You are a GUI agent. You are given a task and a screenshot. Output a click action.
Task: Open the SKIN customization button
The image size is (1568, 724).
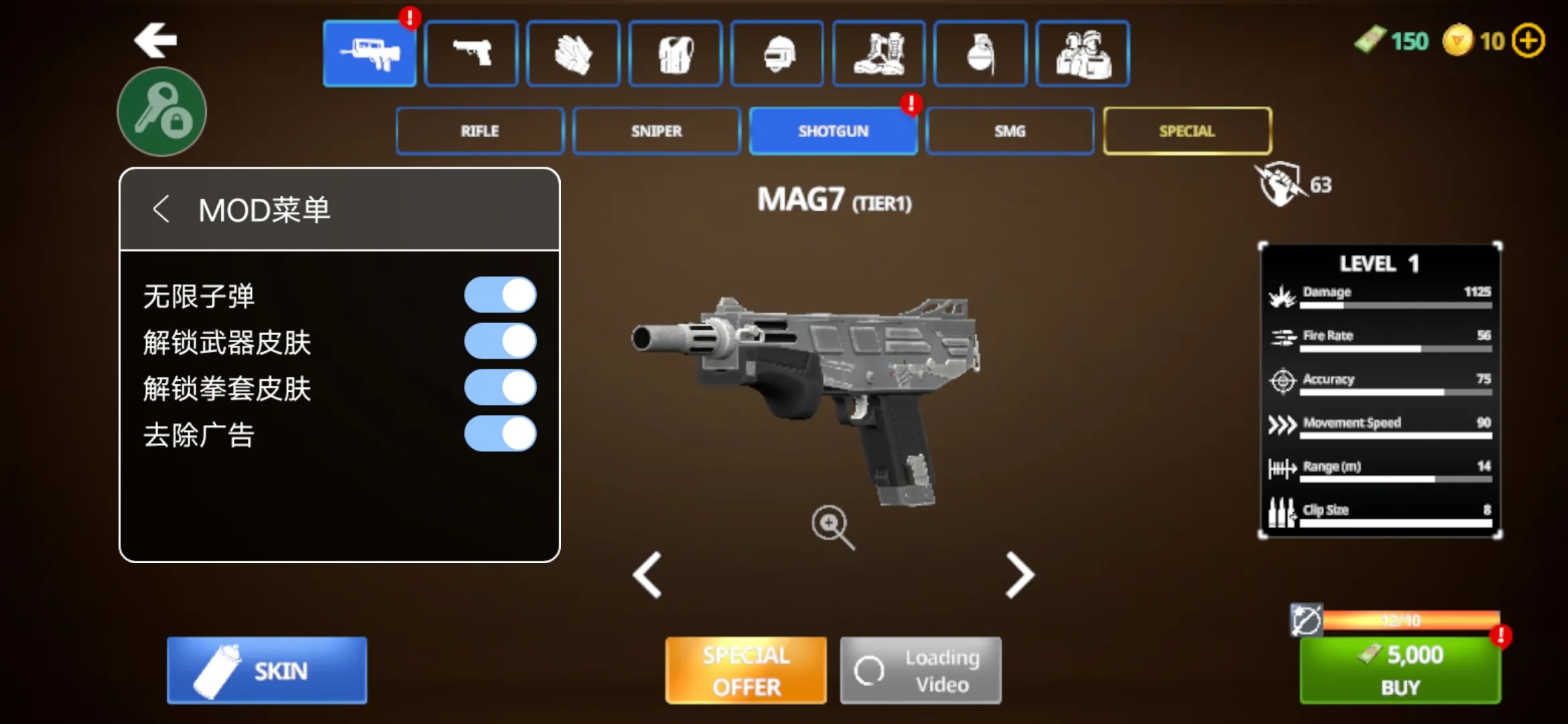pos(267,670)
